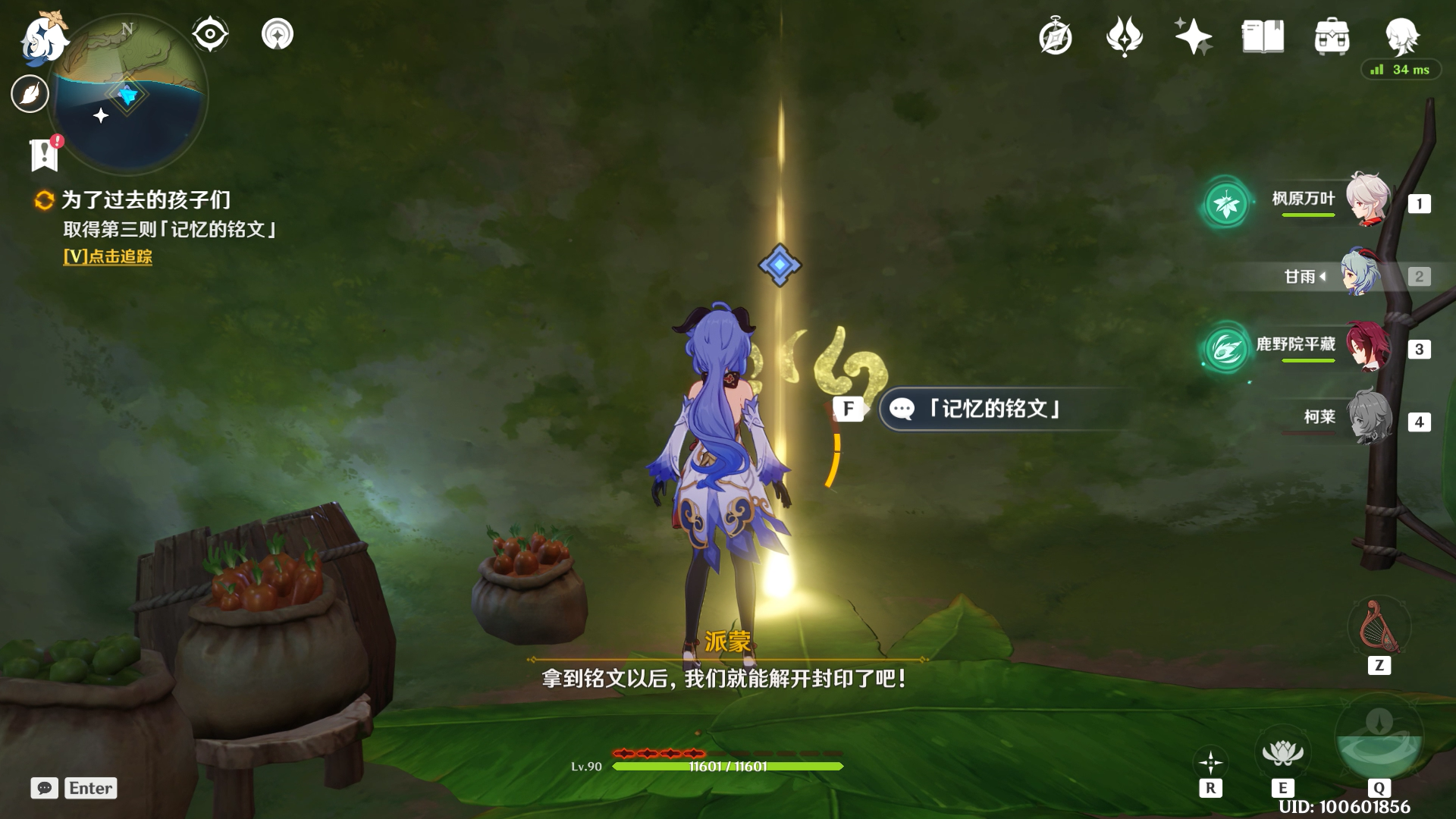Click the [V]点击追踪 tracking link
Screen dimensions: 1456x819
[x=108, y=257]
